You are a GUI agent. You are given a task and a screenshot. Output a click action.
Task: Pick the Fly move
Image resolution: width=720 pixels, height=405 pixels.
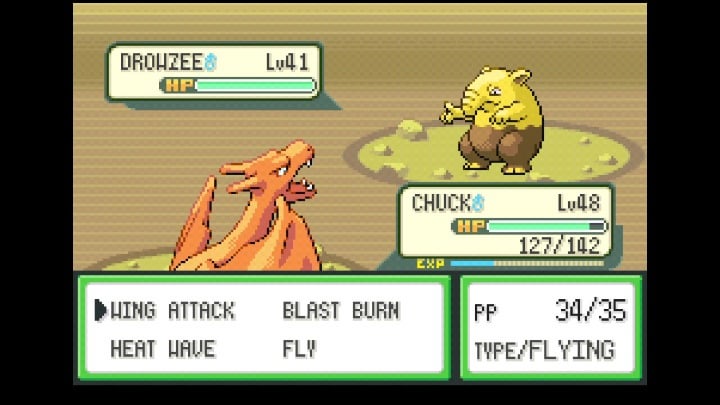[299, 349]
